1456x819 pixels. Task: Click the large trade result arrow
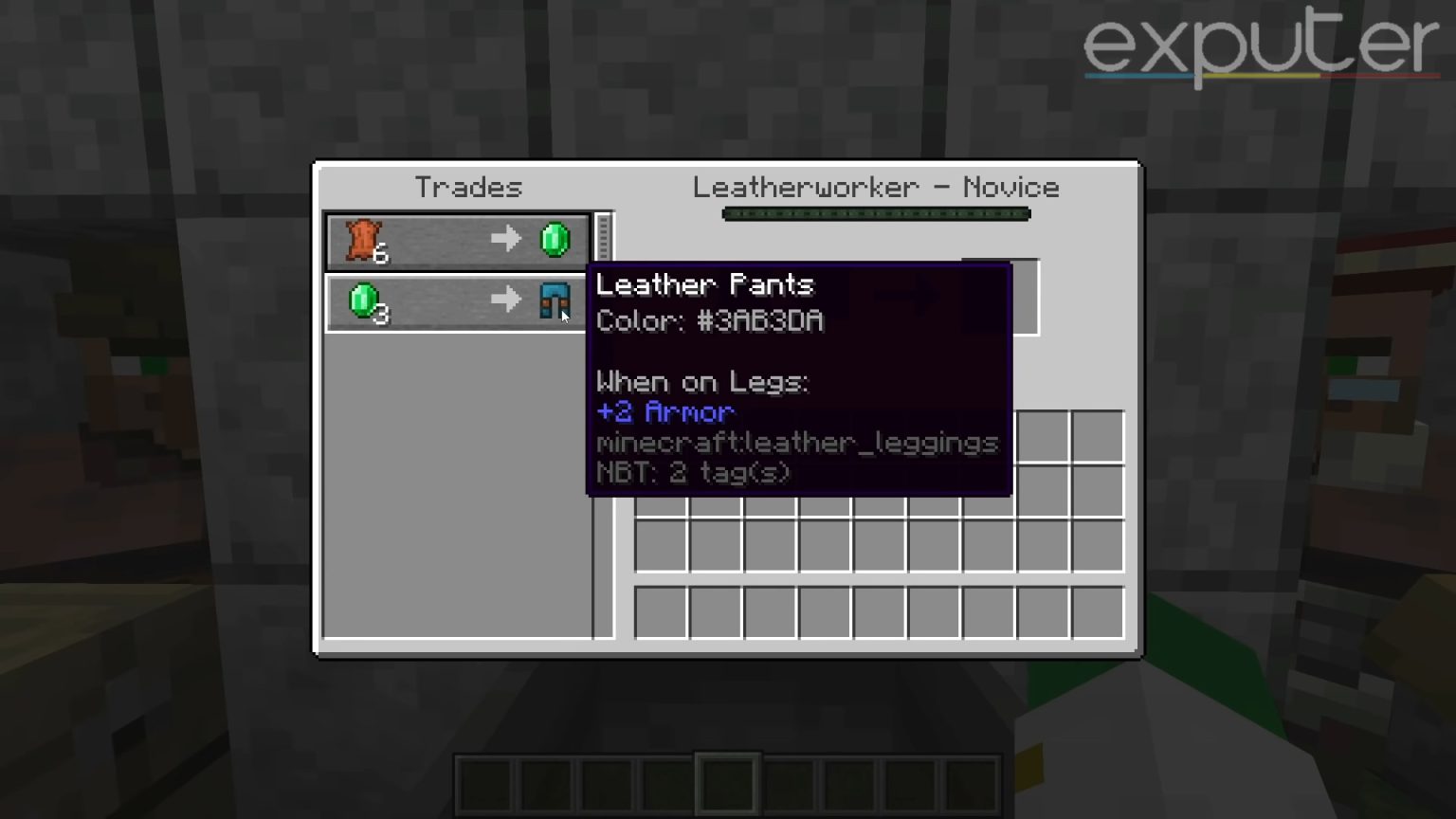901,296
